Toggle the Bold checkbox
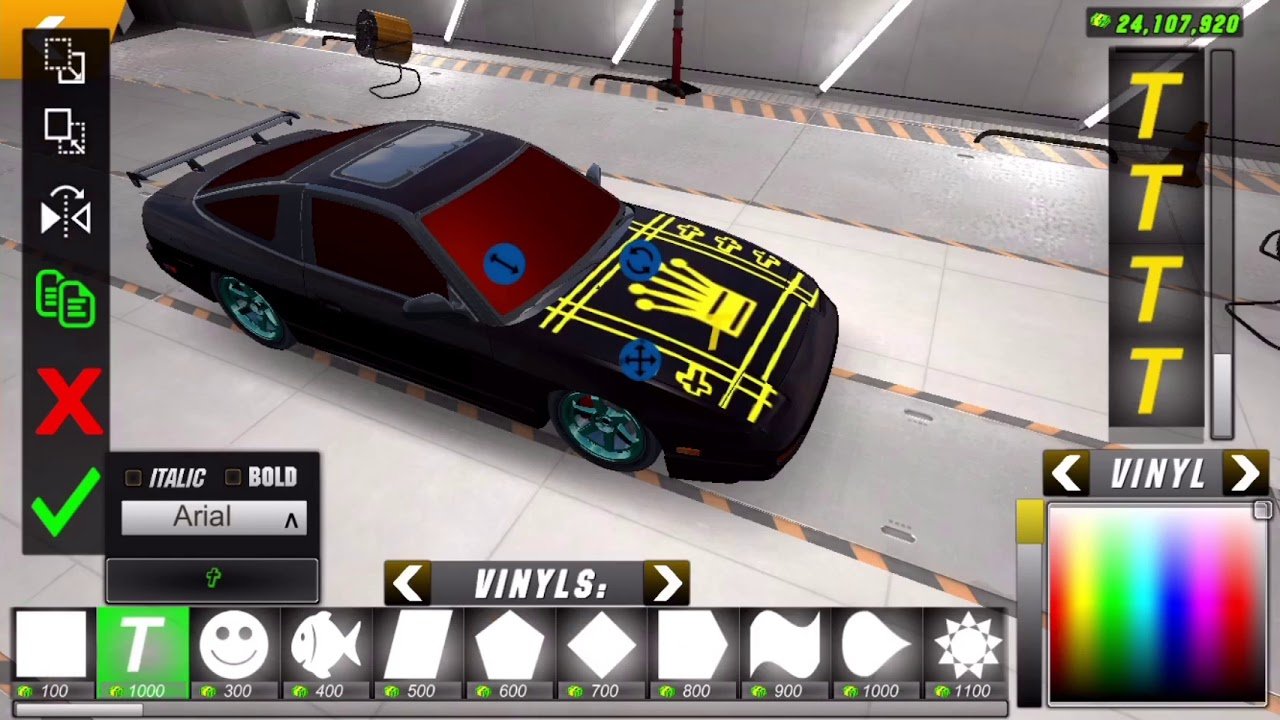The height and width of the screenshot is (720, 1280). tap(233, 478)
